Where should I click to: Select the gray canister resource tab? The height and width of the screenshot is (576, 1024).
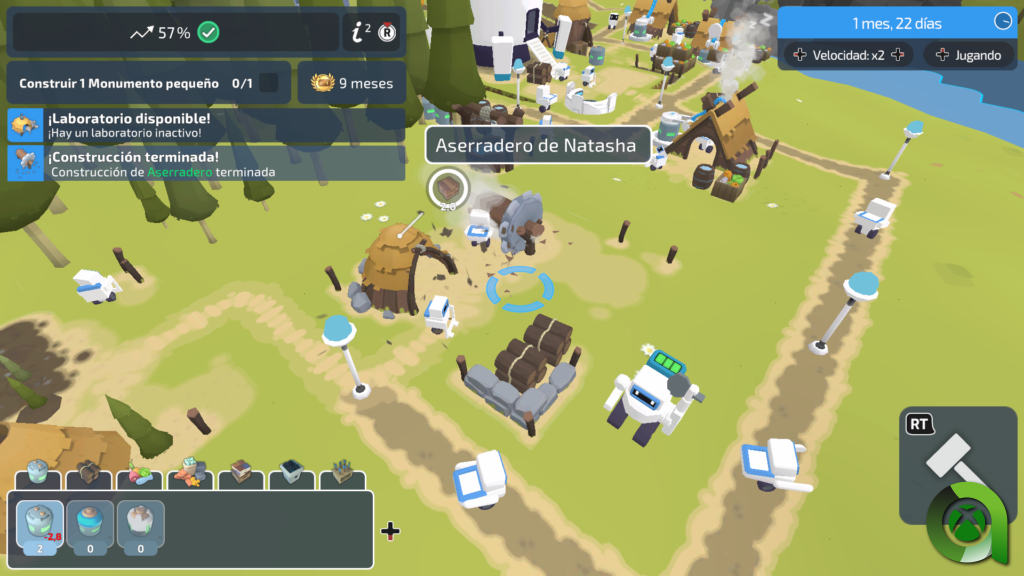[x=39, y=473]
